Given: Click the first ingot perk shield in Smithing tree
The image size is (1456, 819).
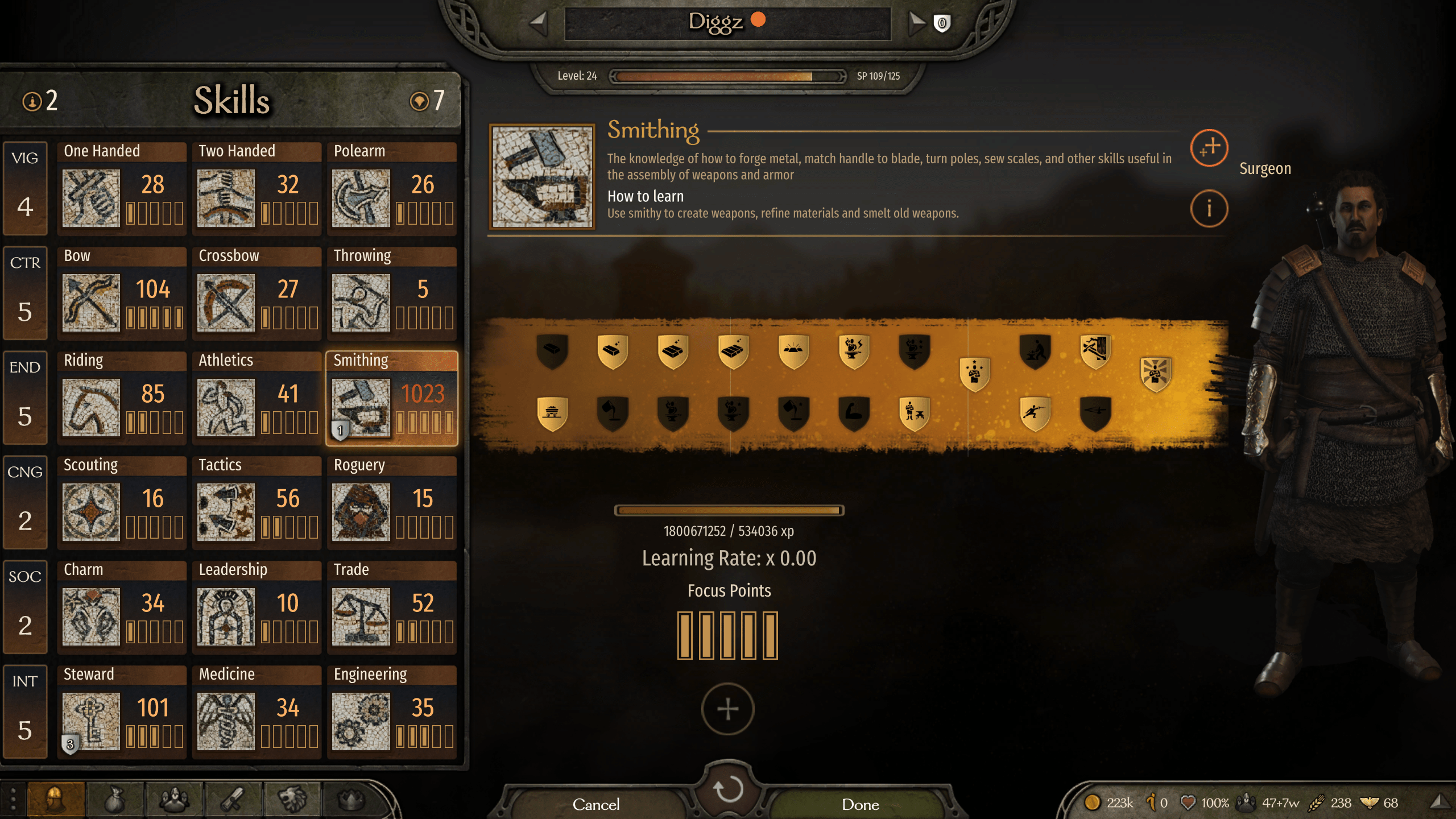Looking at the screenshot, I should click(552, 351).
